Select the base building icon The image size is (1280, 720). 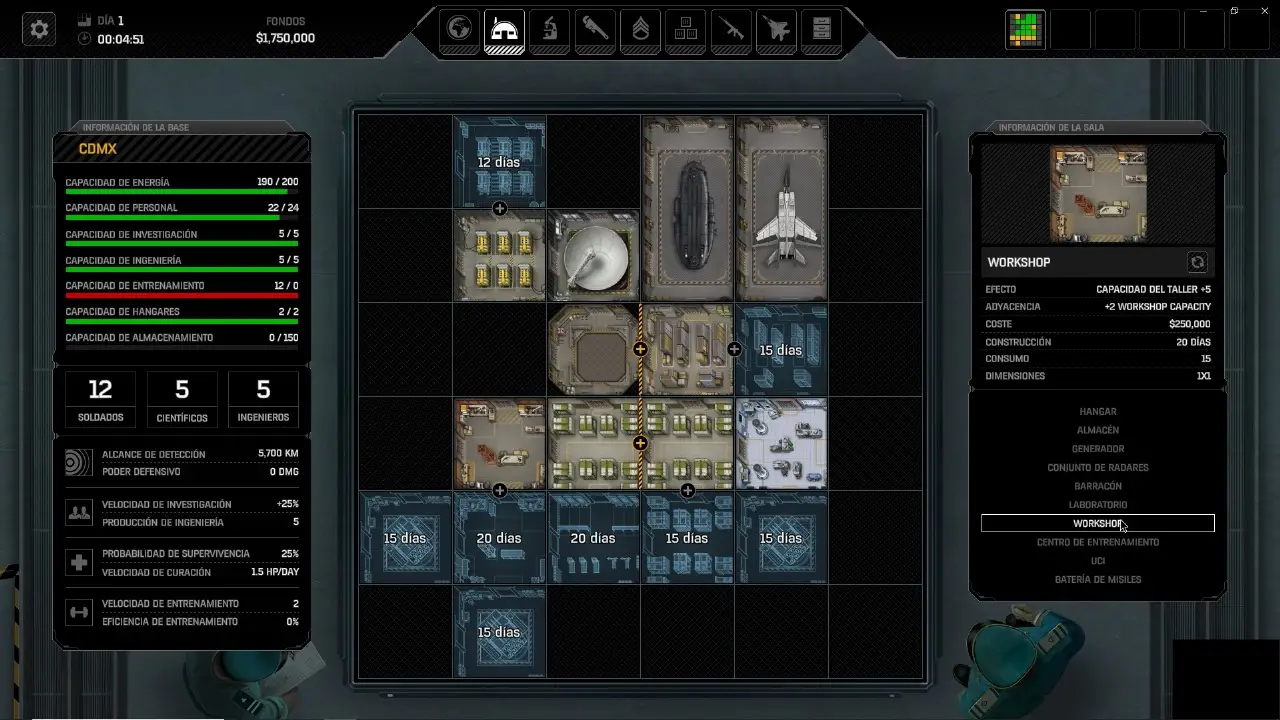[503, 30]
